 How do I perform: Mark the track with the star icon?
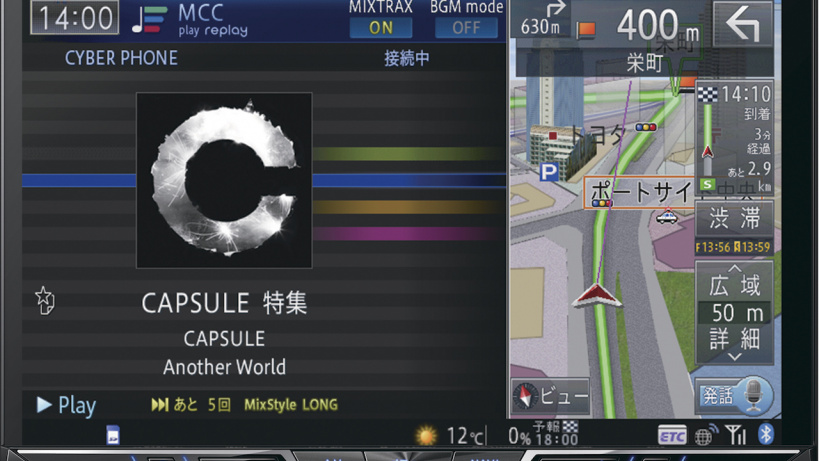click(x=45, y=300)
